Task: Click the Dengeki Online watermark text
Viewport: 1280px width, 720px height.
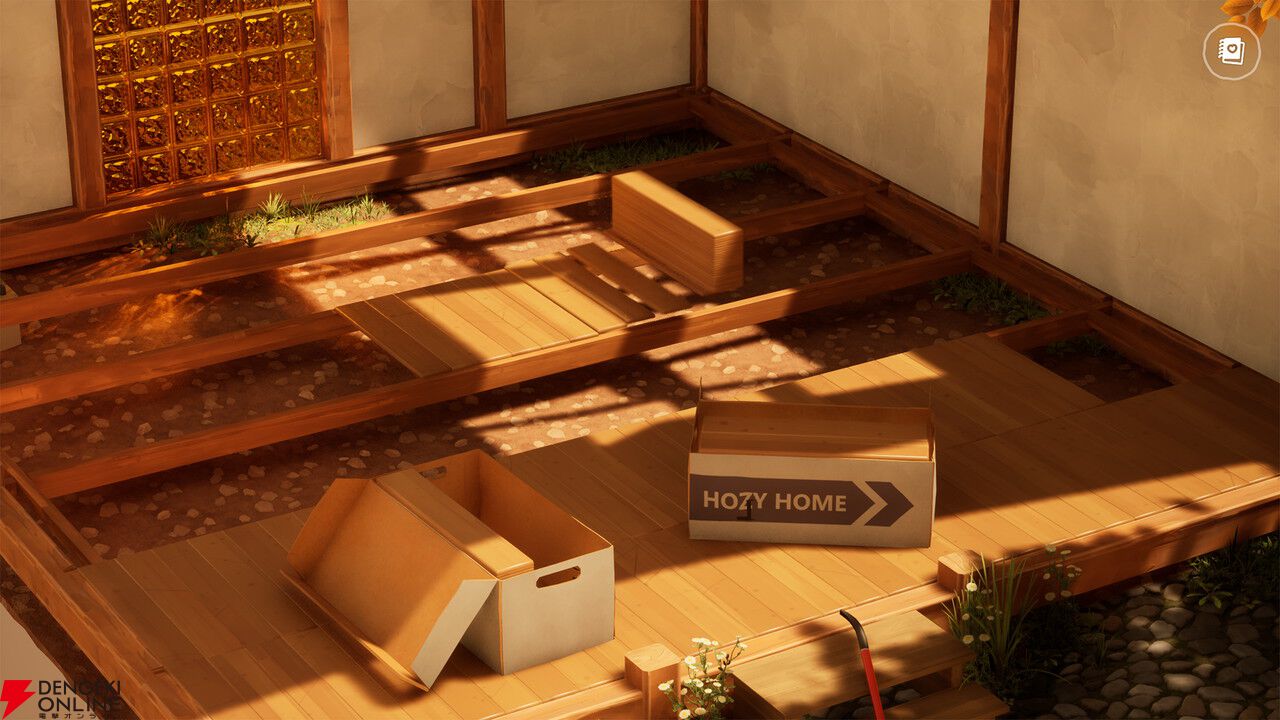Action: (72, 693)
